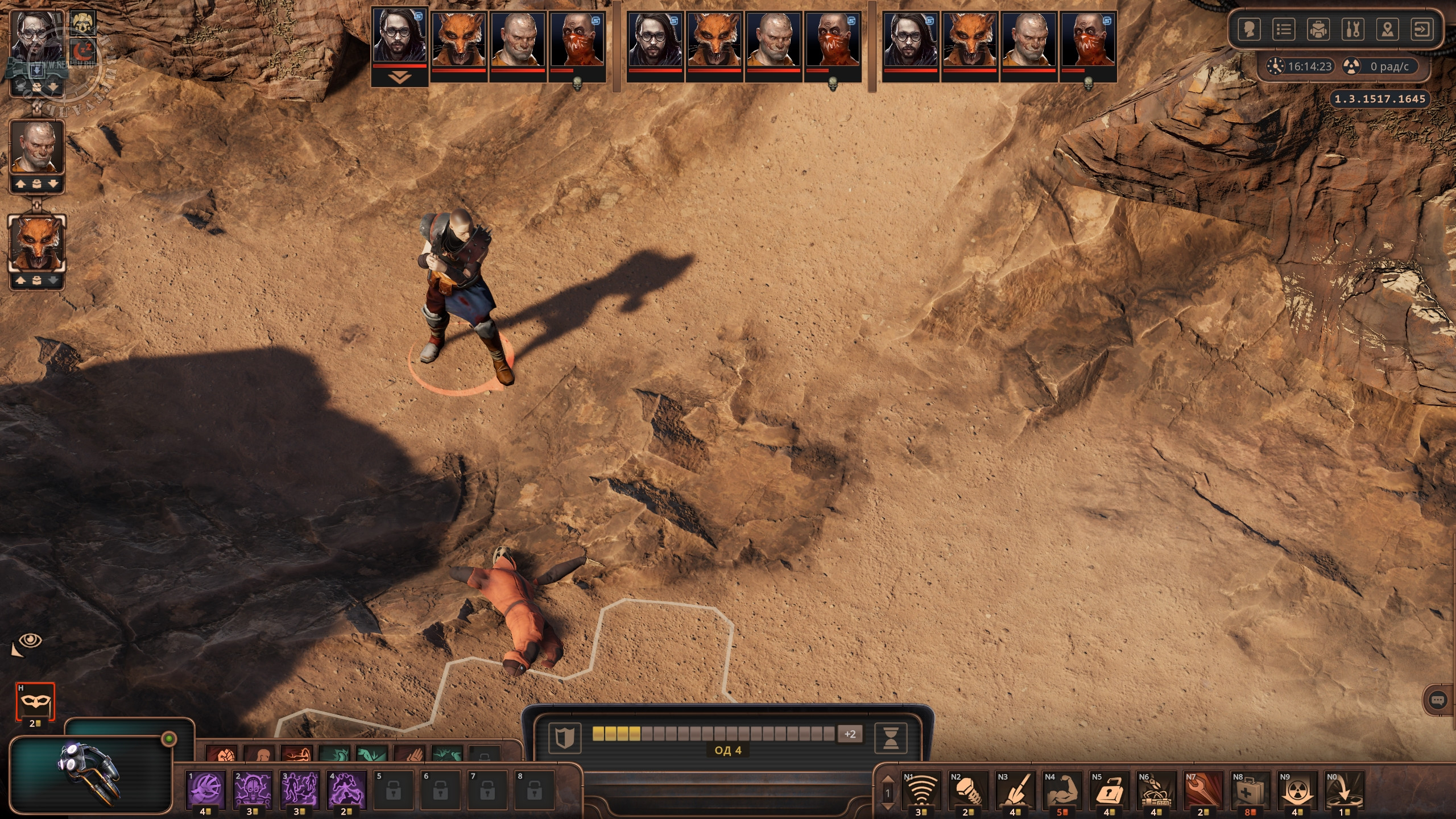The image size is (1456, 819).
Task: Select the N3 shovel dig action
Action: 1014,790
